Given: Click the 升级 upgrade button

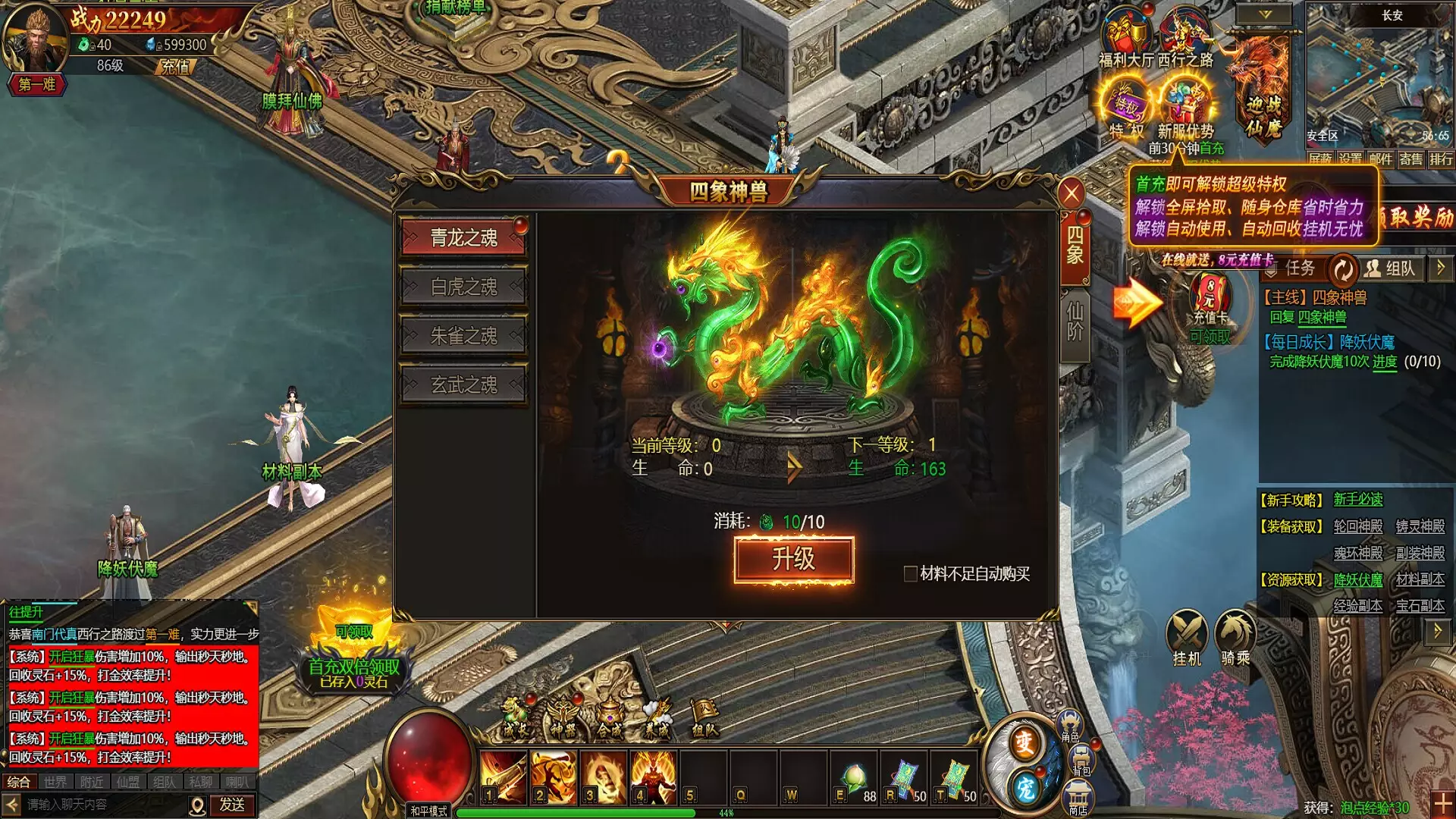Looking at the screenshot, I should 794,560.
